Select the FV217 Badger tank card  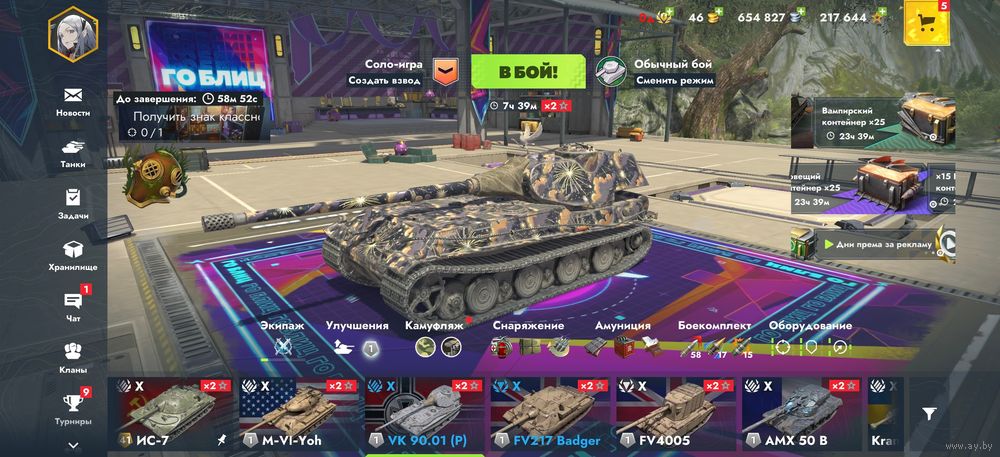click(548, 414)
